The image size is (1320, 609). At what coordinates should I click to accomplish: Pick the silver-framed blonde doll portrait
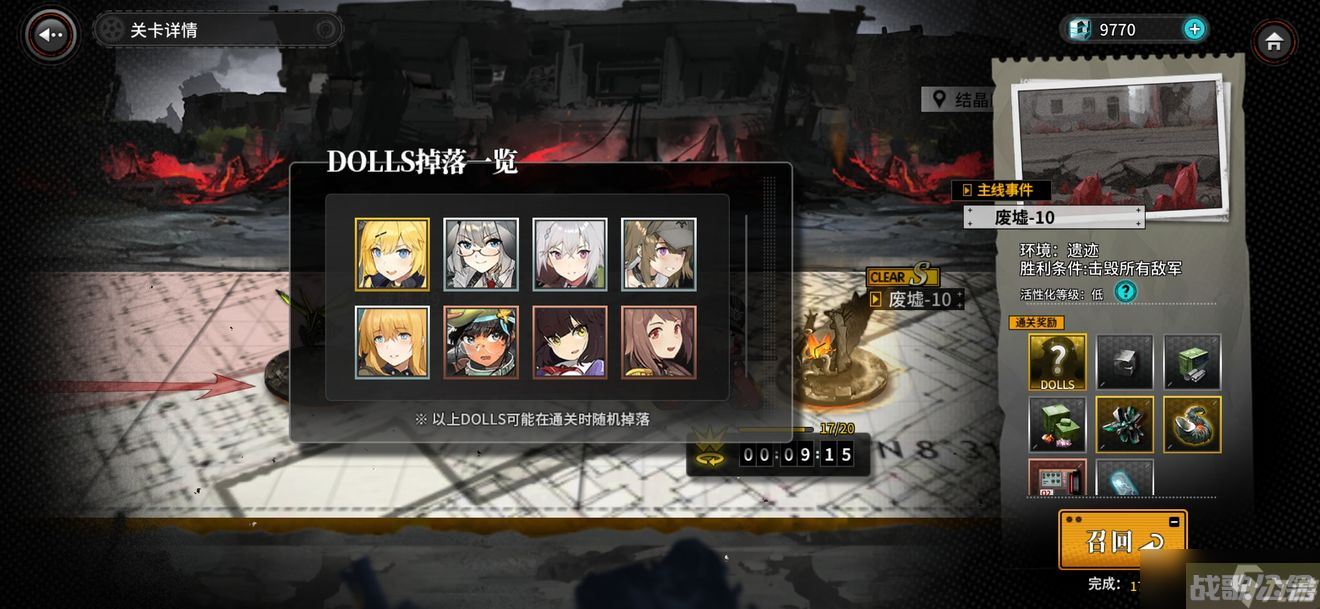point(392,342)
